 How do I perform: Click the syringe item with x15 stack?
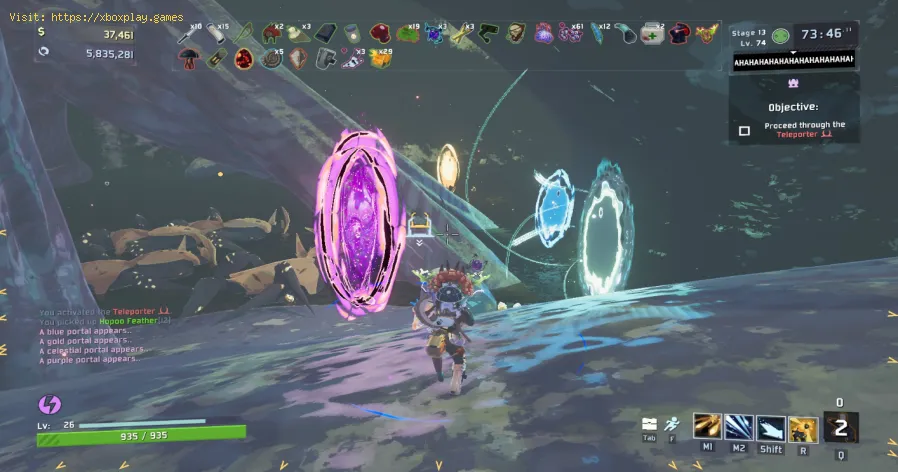(216, 34)
